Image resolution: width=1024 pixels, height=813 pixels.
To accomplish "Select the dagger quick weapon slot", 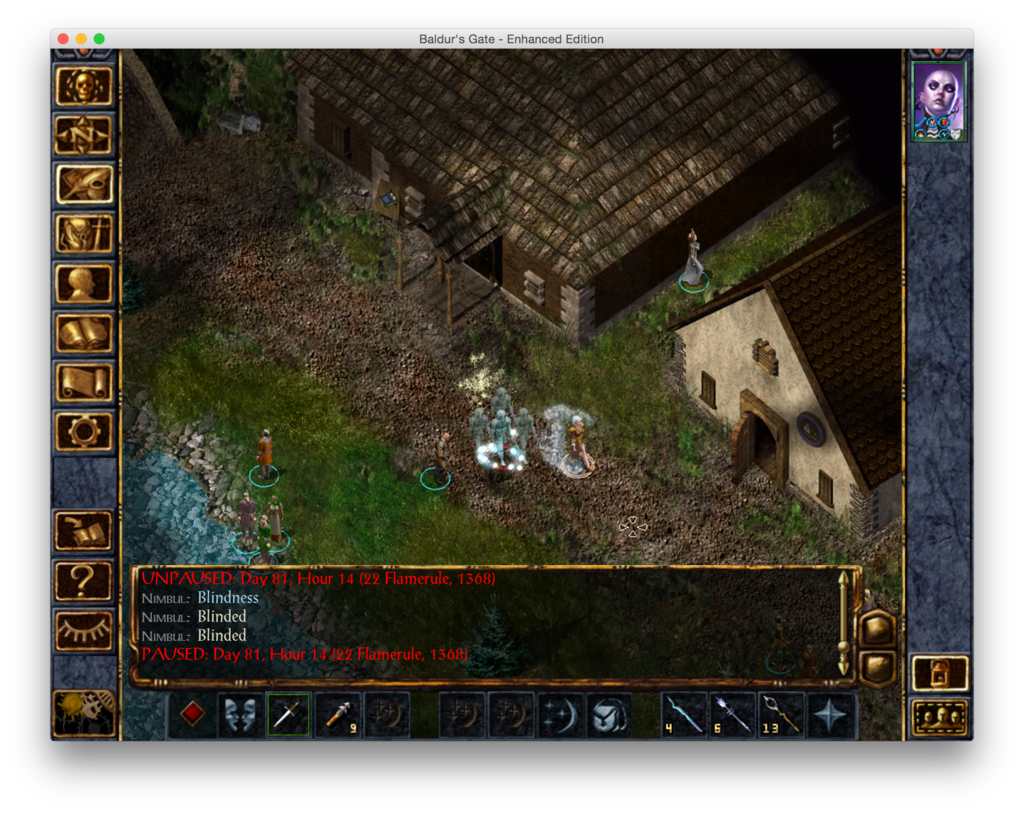I will click(x=289, y=715).
